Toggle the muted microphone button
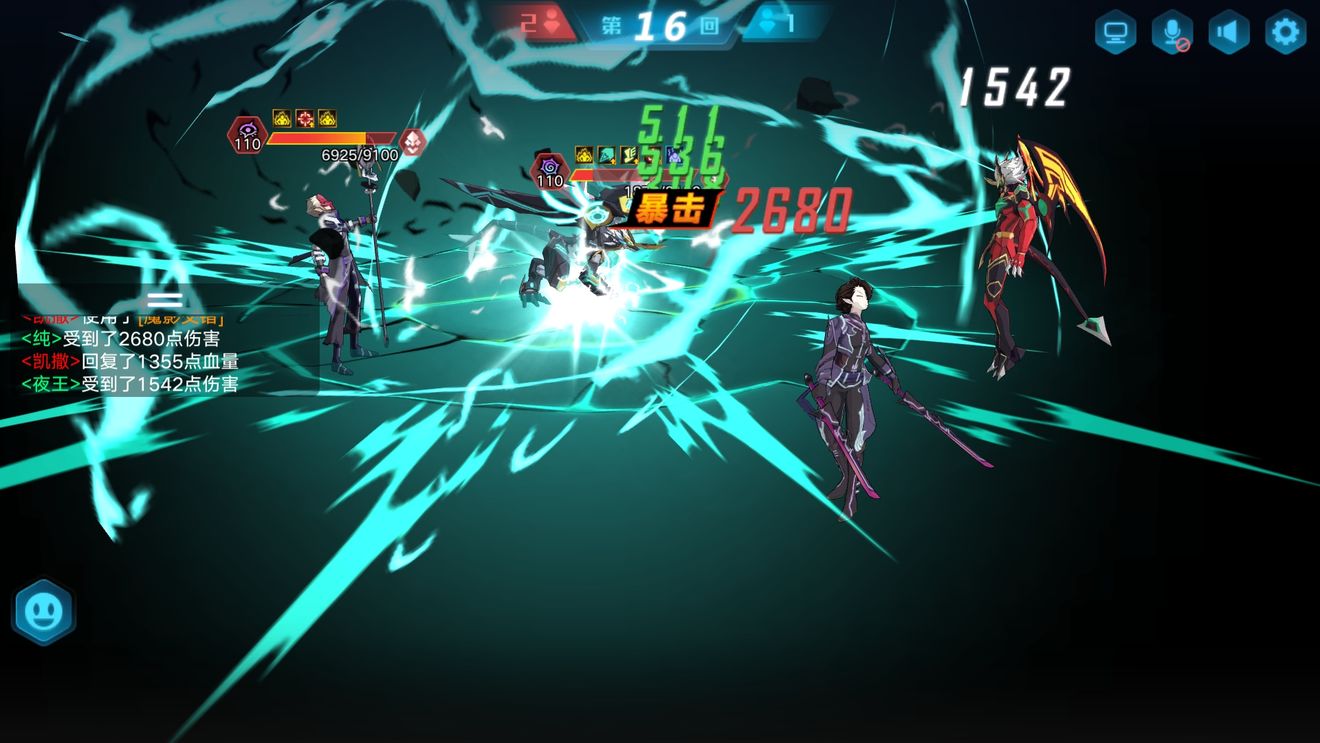Viewport: 1320px width, 743px height. coord(1171,33)
